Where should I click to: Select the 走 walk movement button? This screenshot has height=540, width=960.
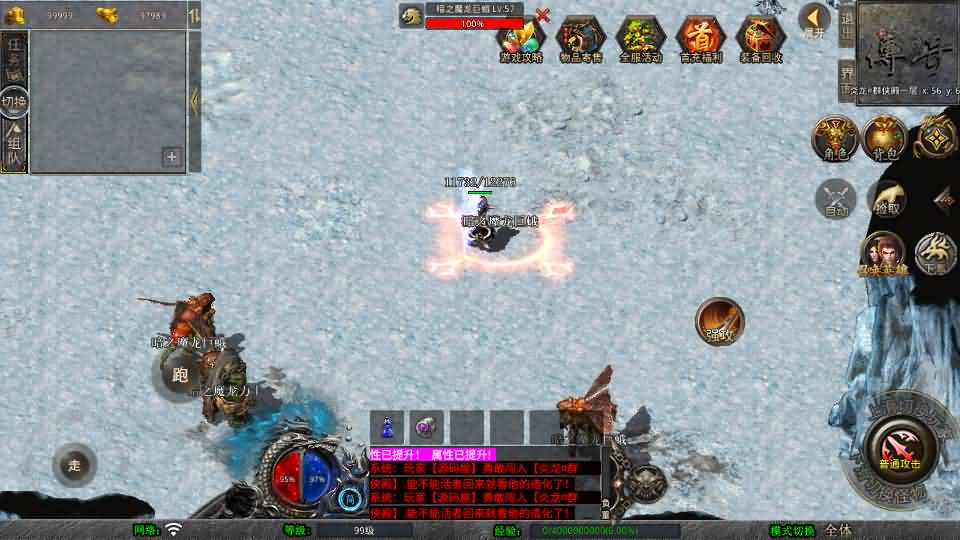coord(75,465)
